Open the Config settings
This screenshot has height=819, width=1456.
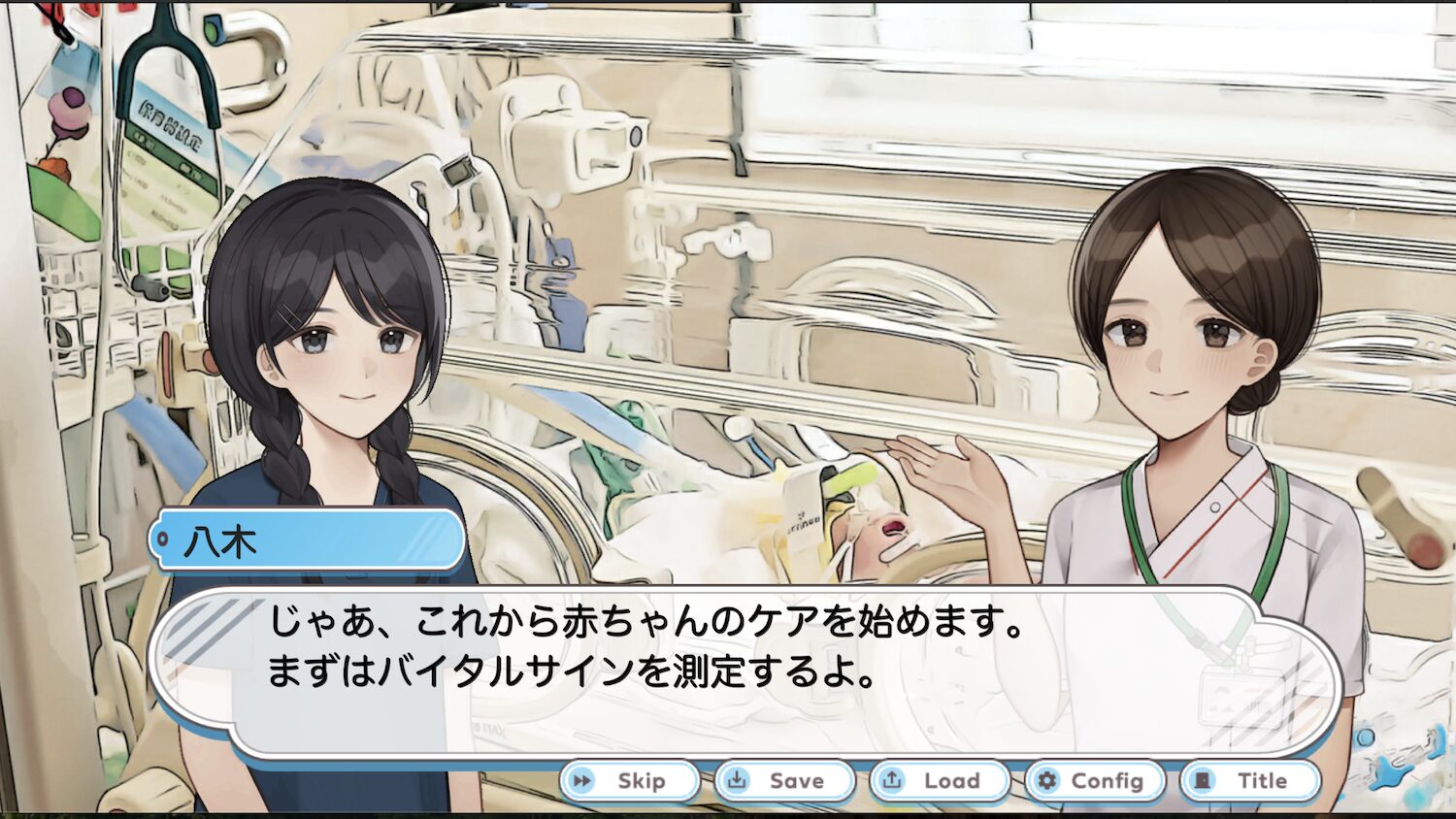click(x=1095, y=781)
